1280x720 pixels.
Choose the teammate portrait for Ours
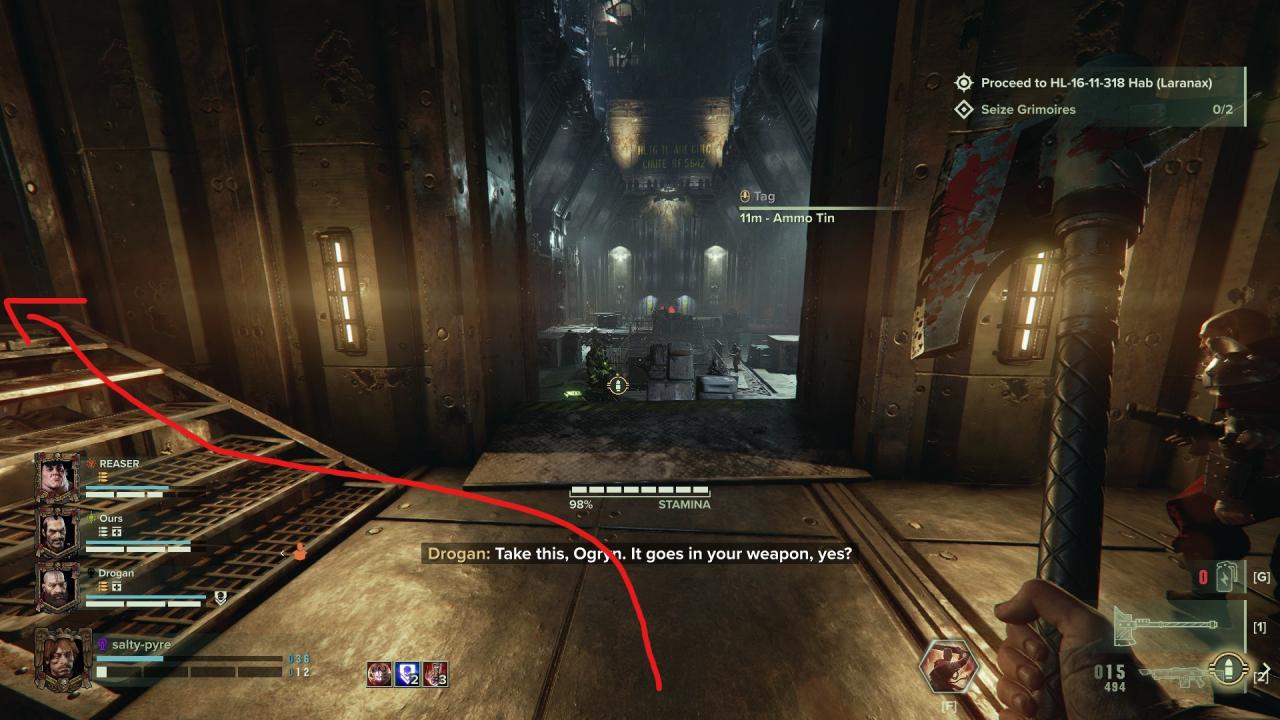pyautogui.click(x=57, y=531)
